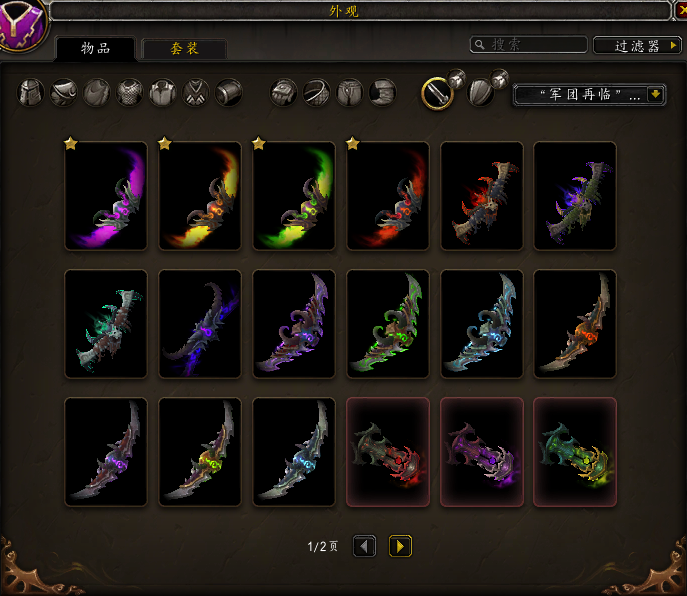
Task: Select the red uncollected glaive in pink frame
Action: 388,452
